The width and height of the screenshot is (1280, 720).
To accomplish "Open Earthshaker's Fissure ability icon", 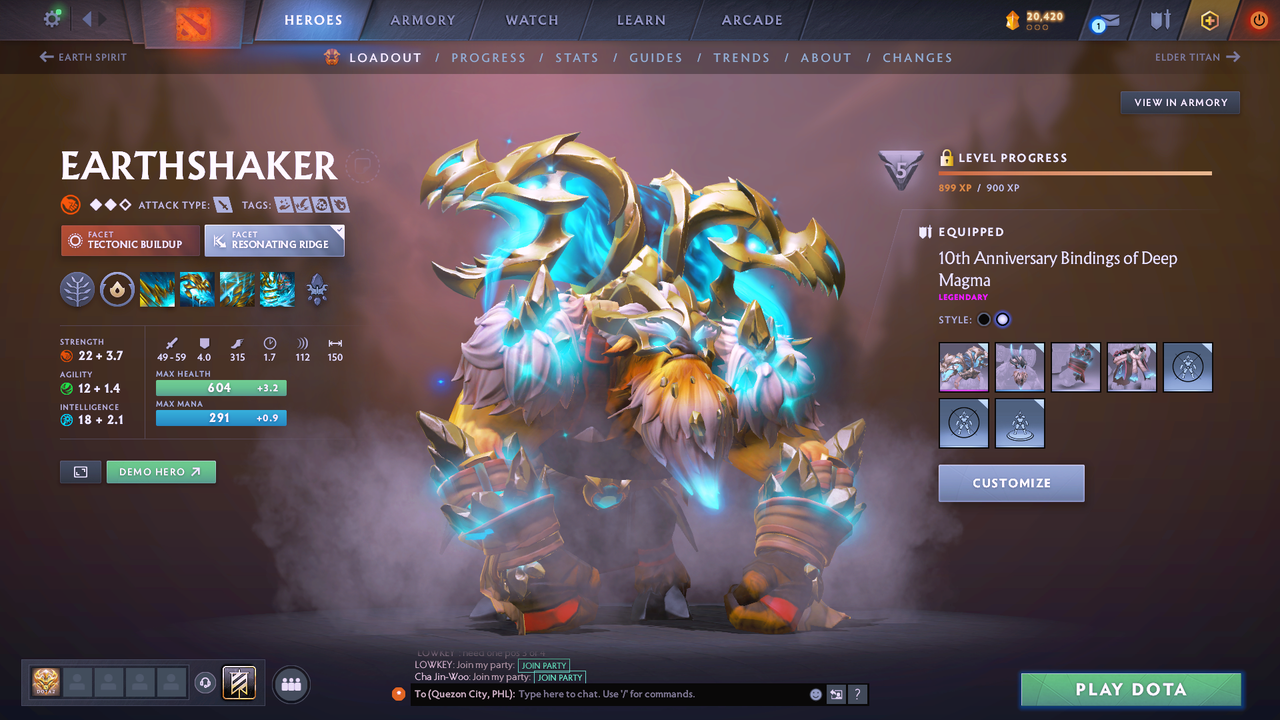I will click(x=157, y=289).
